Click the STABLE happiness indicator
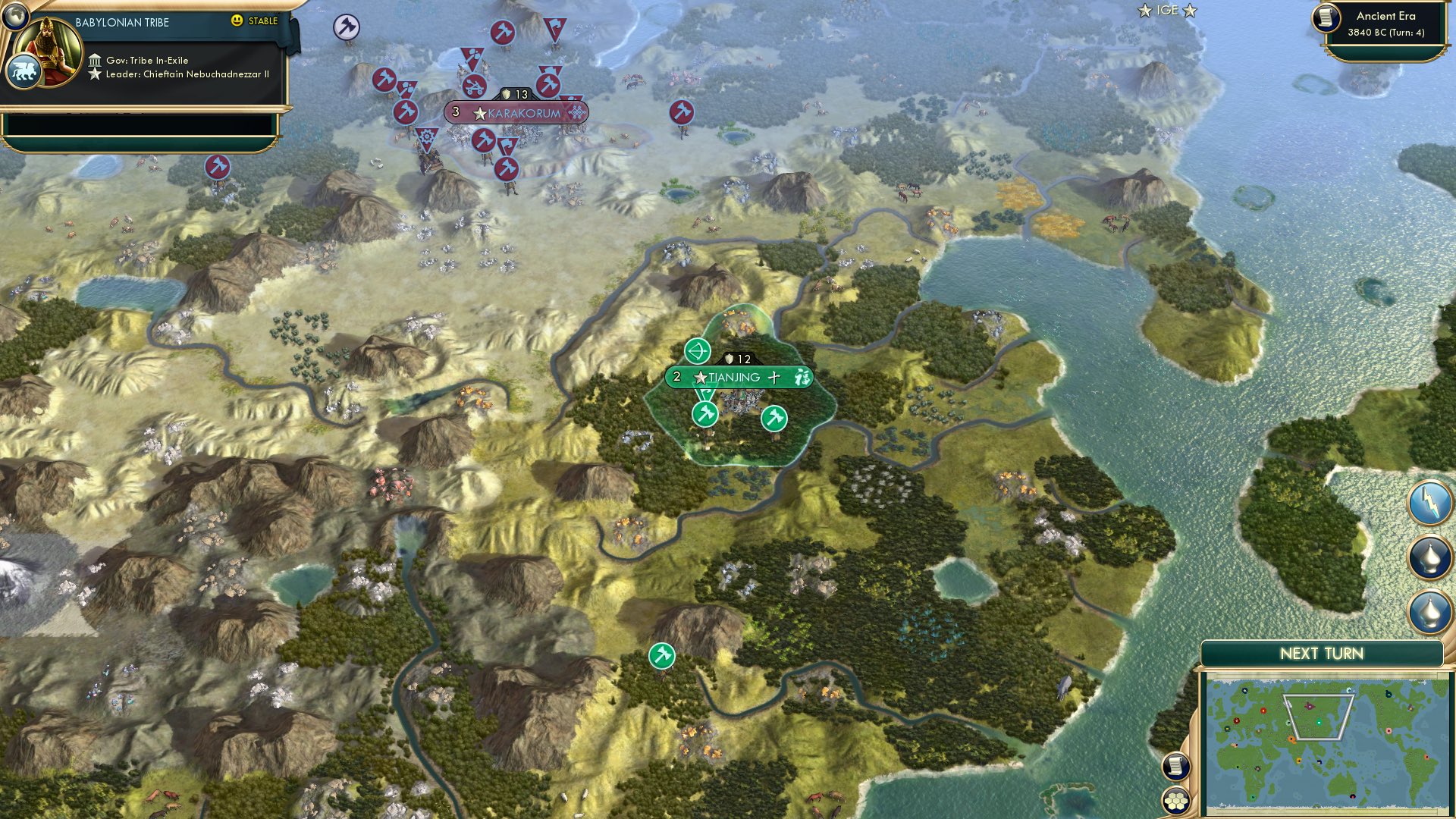The height and width of the screenshot is (819, 1456). pyautogui.click(x=256, y=22)
